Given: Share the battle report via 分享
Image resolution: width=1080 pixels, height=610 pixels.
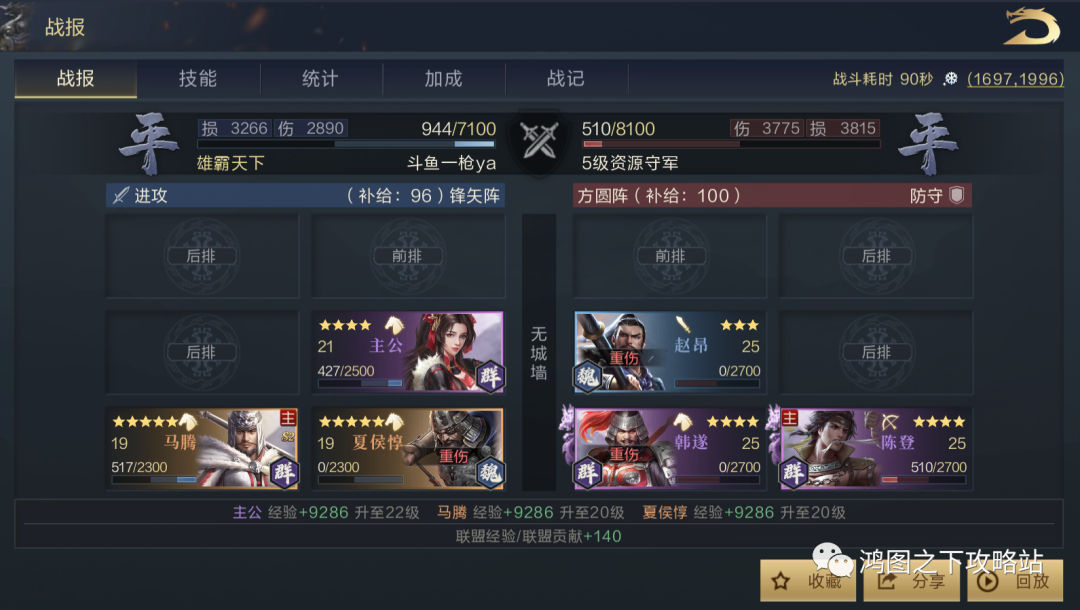Looking at the screenshot, I should pyautogui.click(x=911, y=580).
